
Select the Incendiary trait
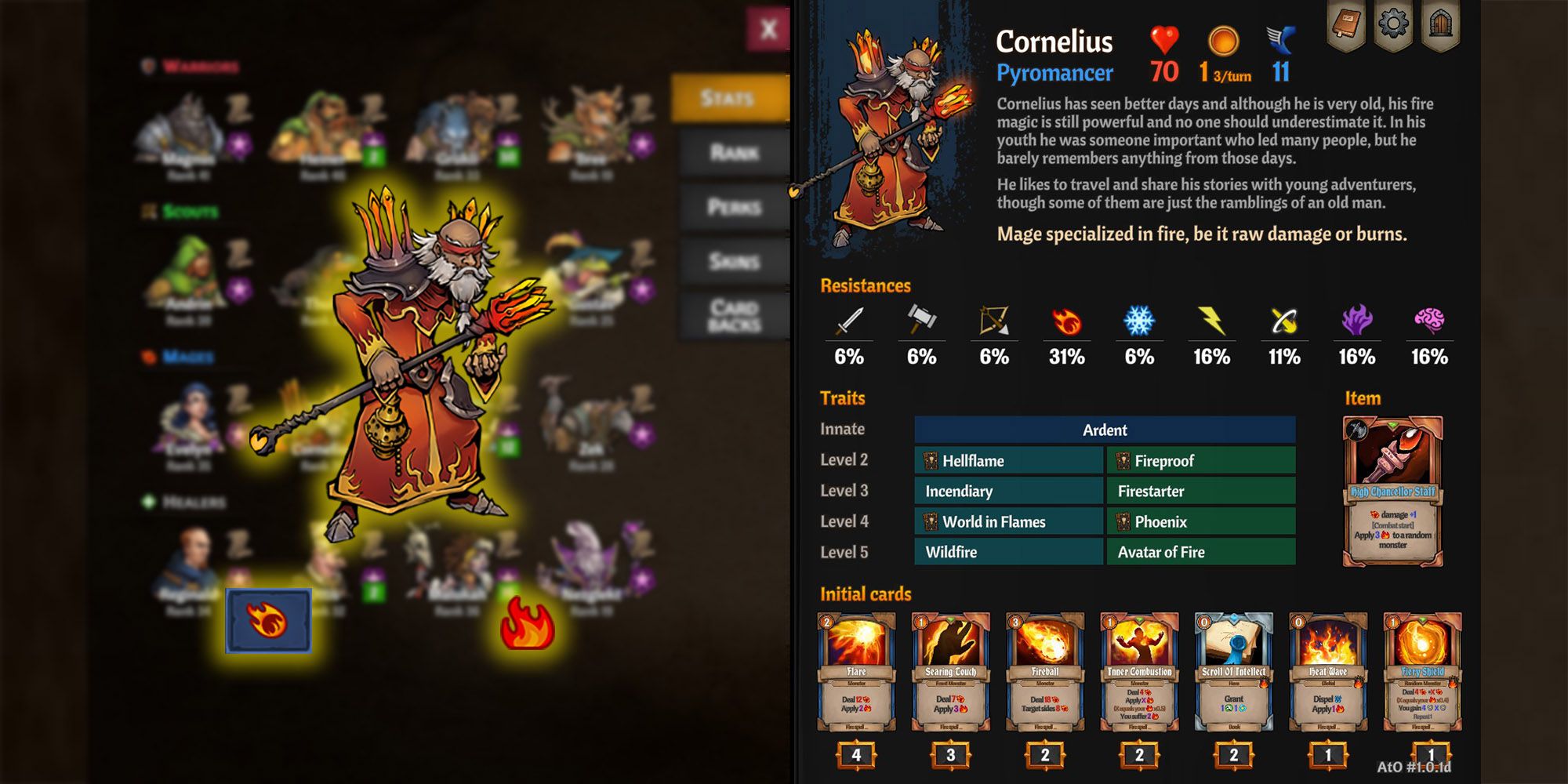tap(1009, 492)
